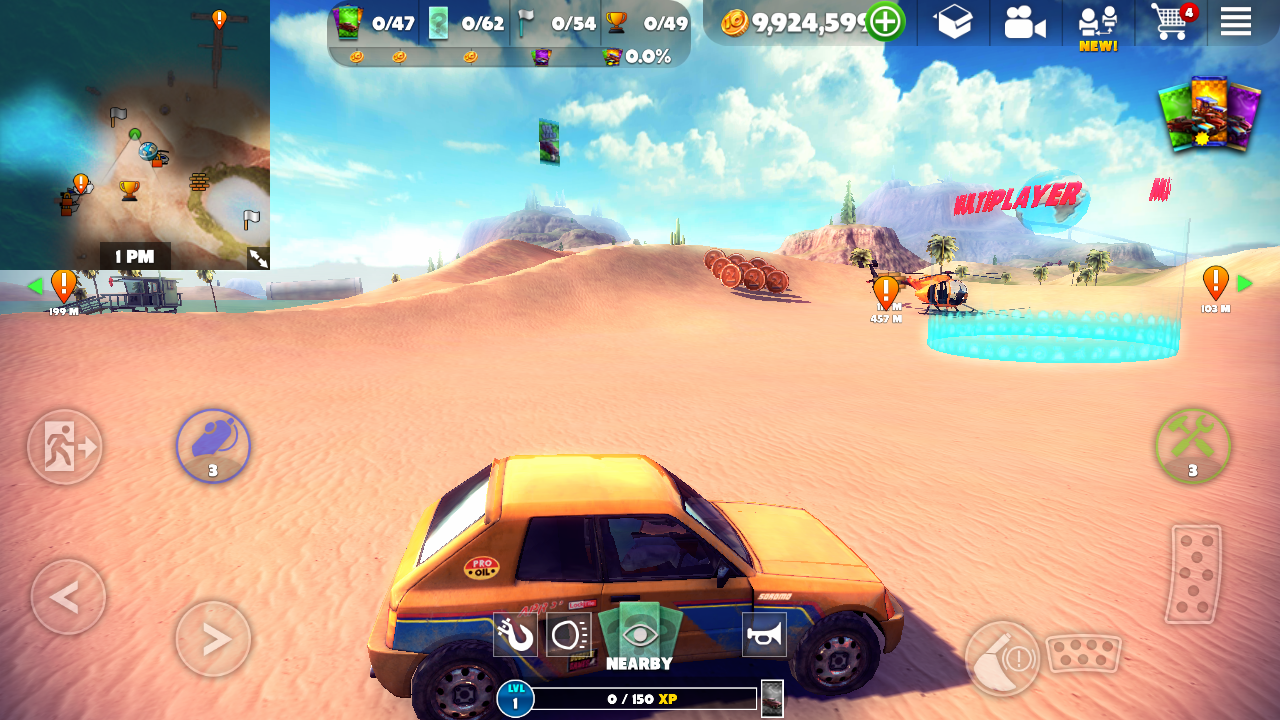The width and height of the screenshot is (1280, 720).
Task: Open the multiplayer icon marked NEW!
Action: click(1097, 25)
